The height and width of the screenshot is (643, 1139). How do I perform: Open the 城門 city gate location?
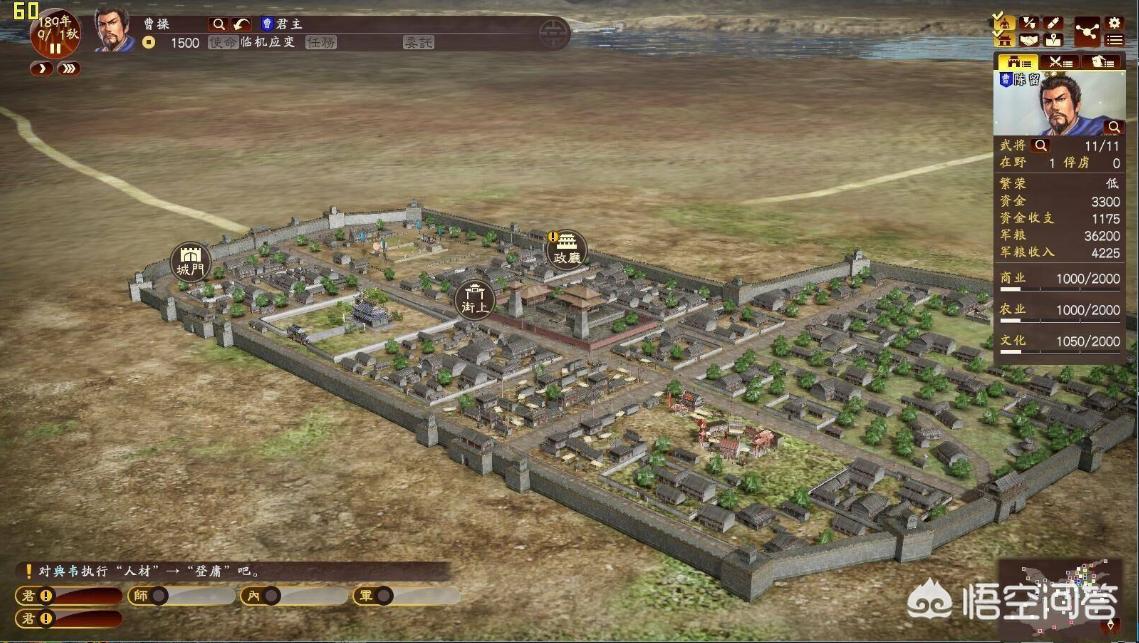[x=189, y=261]
